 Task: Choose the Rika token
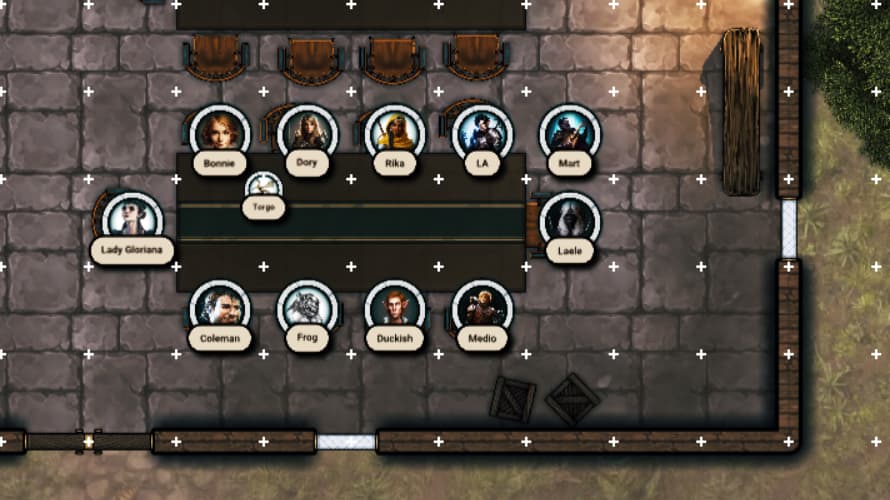tap(394, 132)
